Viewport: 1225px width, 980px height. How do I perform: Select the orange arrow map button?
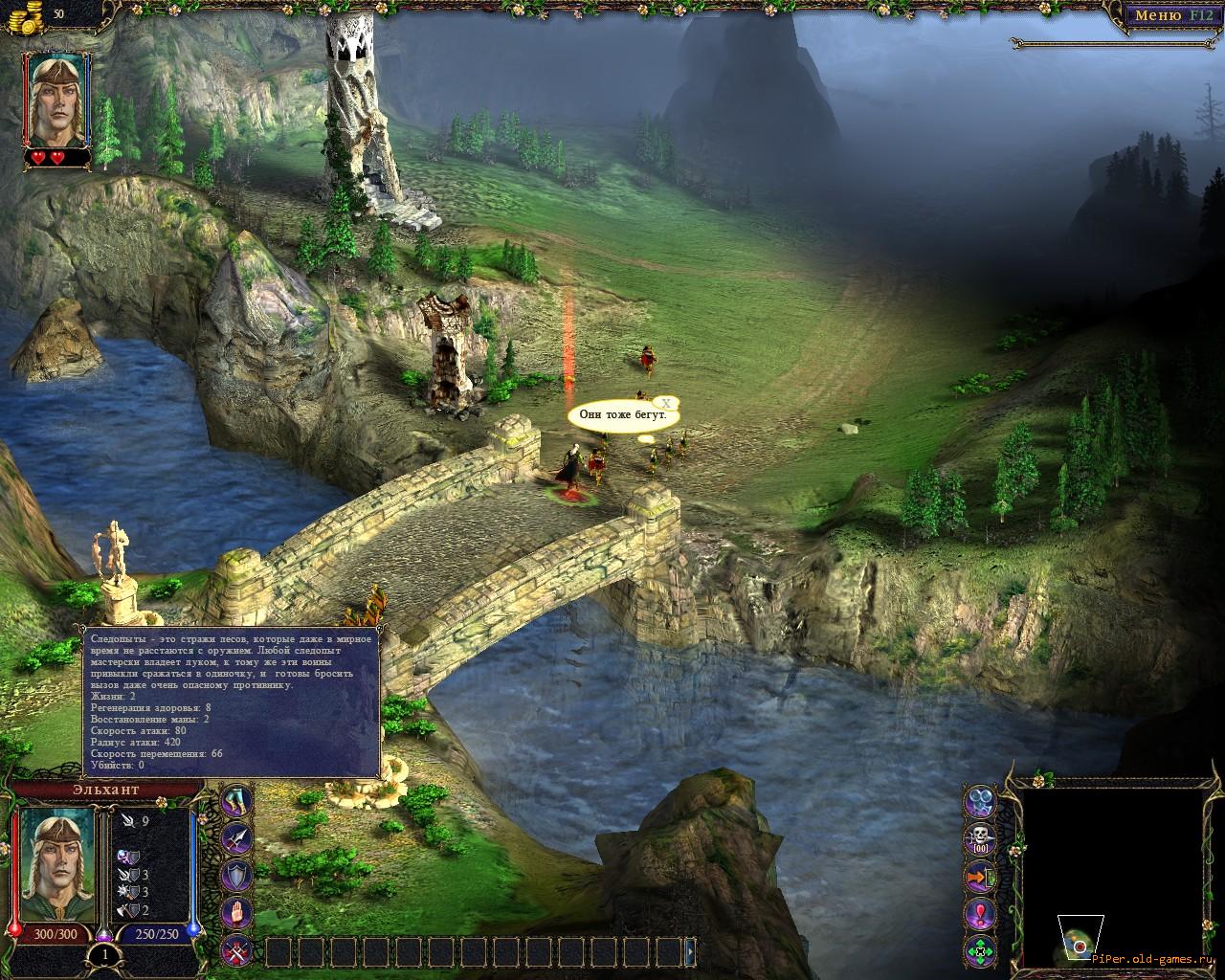click(981, 876)
